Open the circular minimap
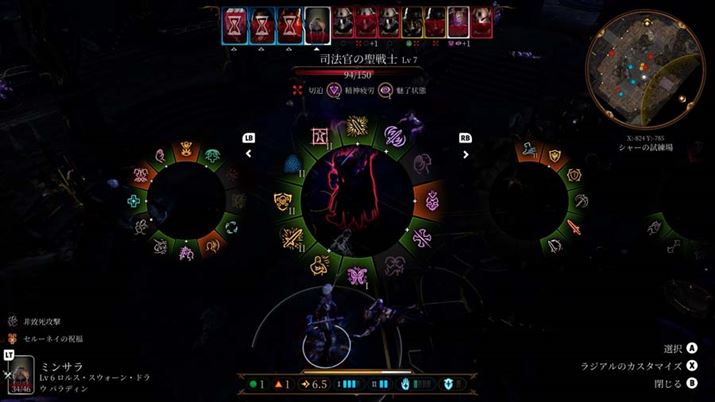715x402 pixels. coord(645,67)
